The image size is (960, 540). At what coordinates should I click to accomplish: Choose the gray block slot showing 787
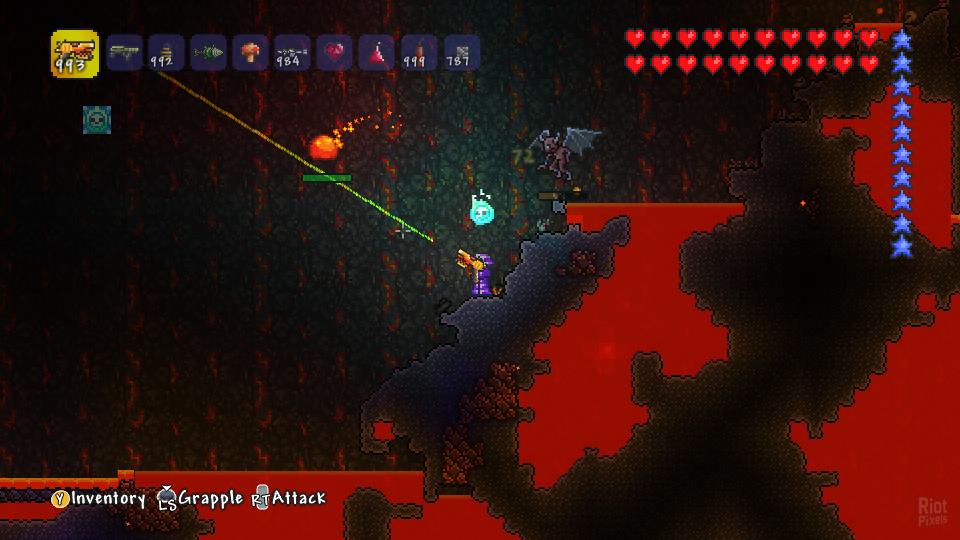(x=461, y=53)
